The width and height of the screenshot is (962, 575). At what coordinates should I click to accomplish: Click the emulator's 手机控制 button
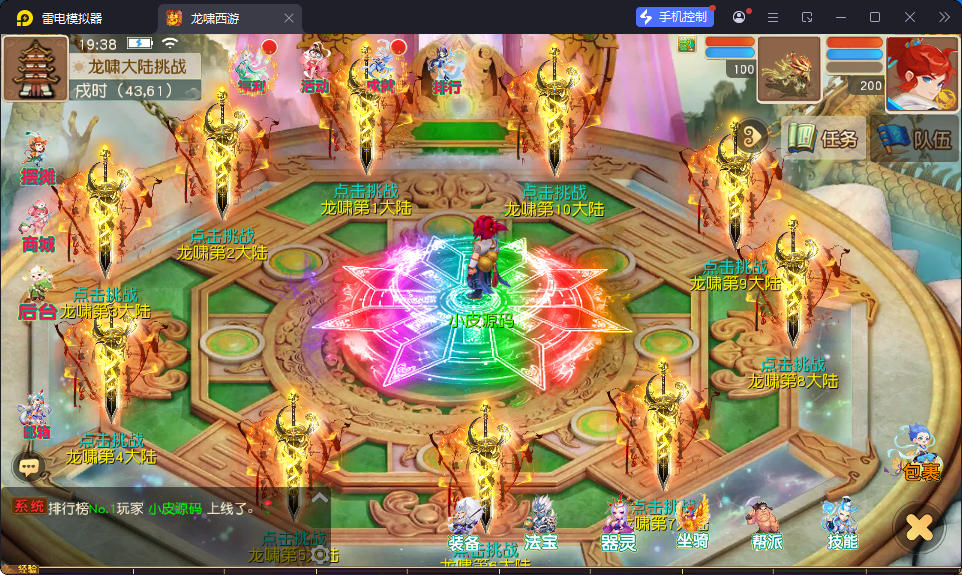tap(675, 17)
